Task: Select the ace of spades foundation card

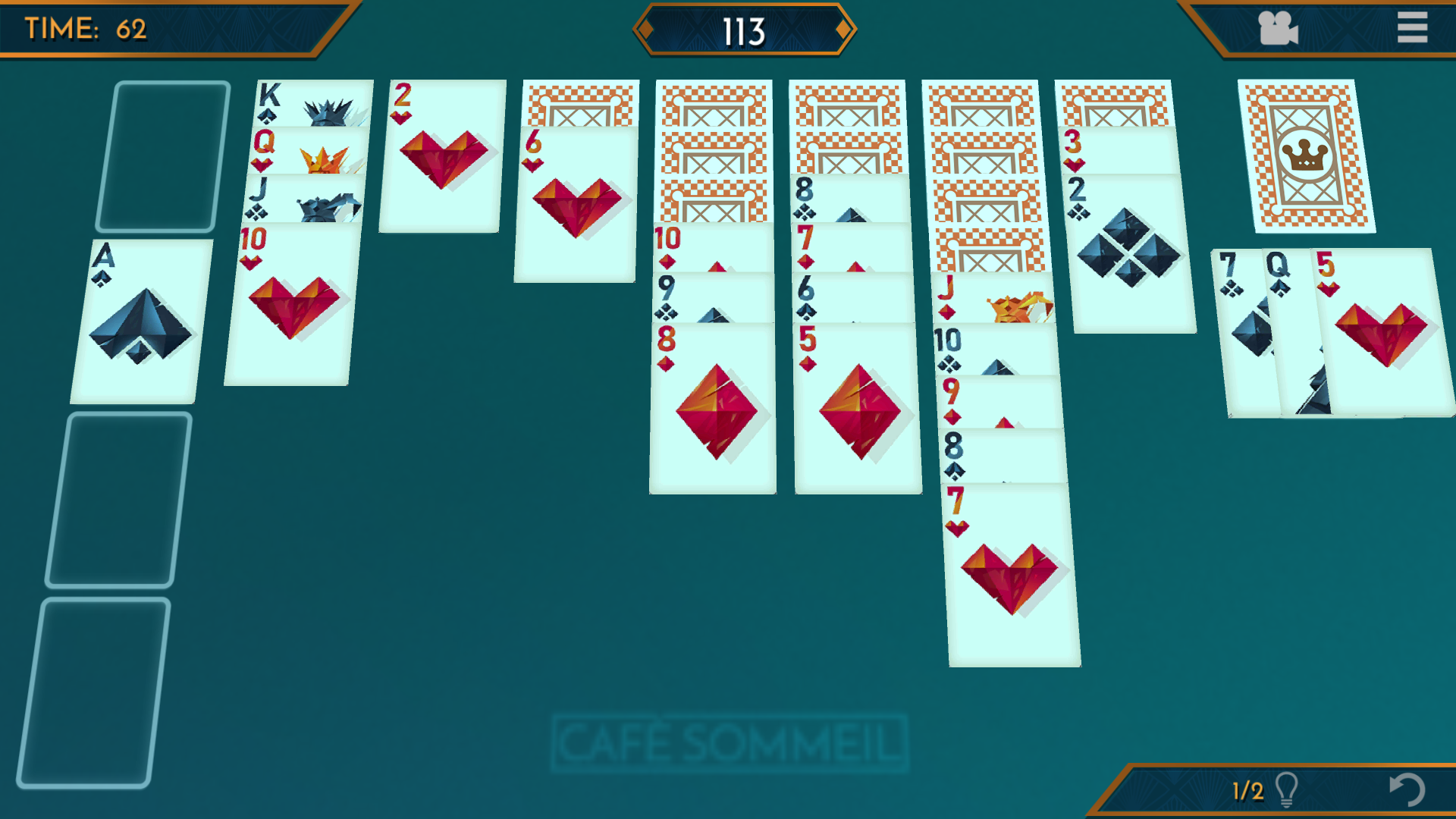Action: pyautogui.click(x=140, y=322)
